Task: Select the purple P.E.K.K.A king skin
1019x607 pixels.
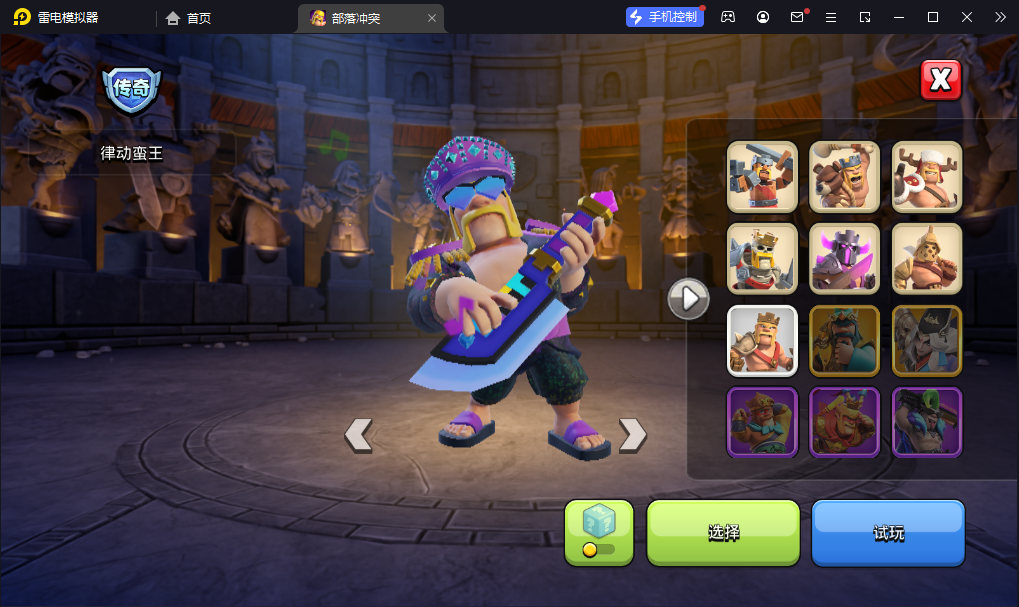Action: [x=844, y=258]
